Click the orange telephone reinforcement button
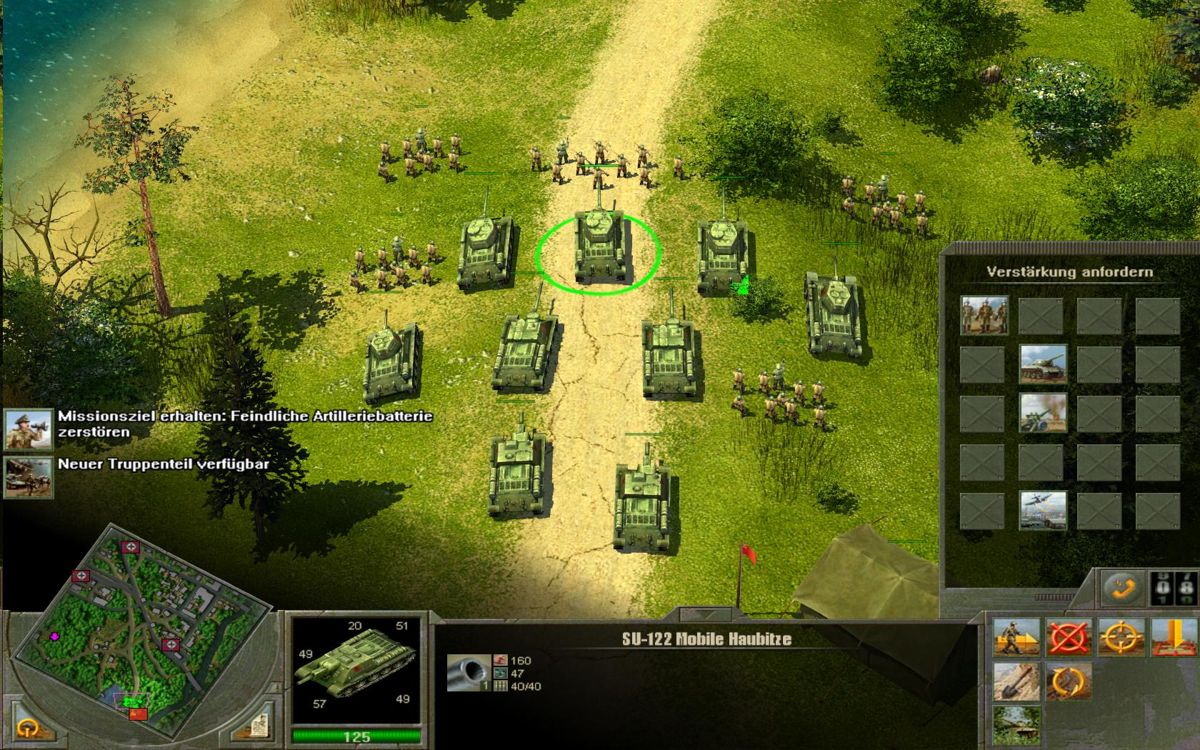Image resolution: width=1200 pixels, height=750 pixels. [x=1121, y=588]
